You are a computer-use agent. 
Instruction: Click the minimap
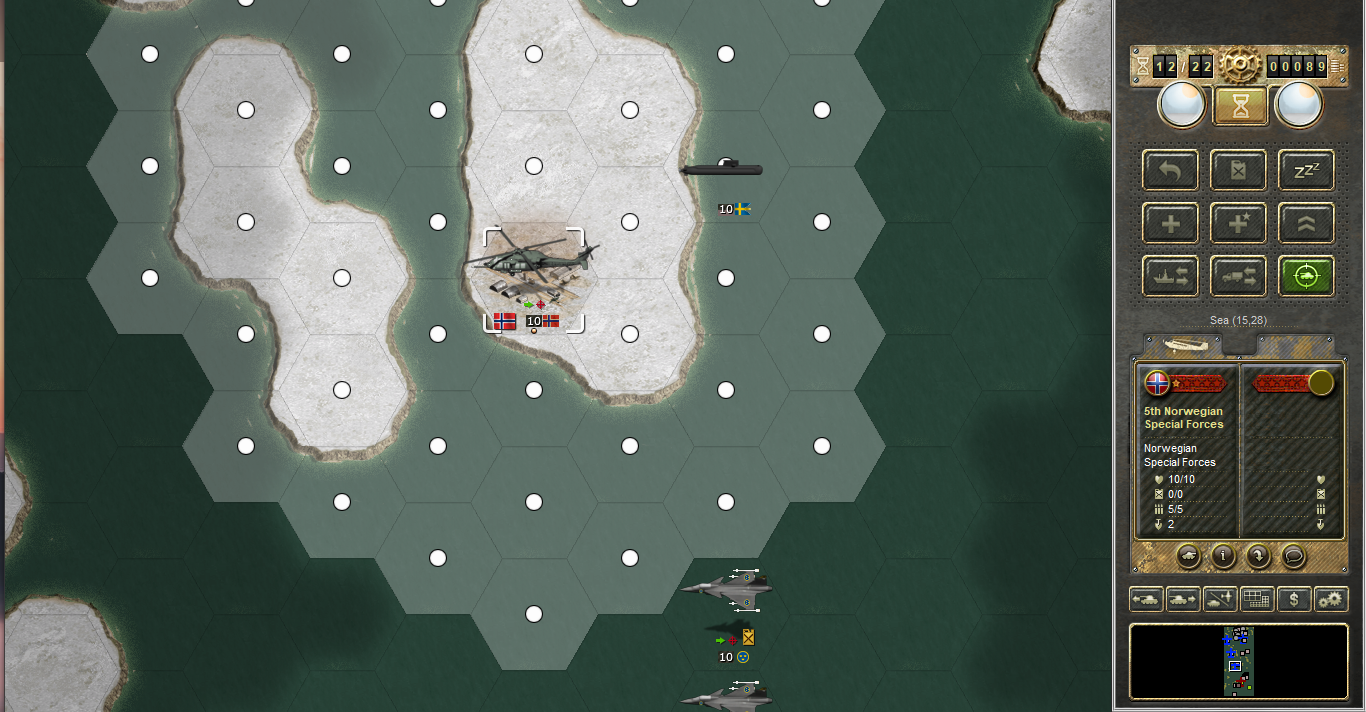[x=1239, y=661]
